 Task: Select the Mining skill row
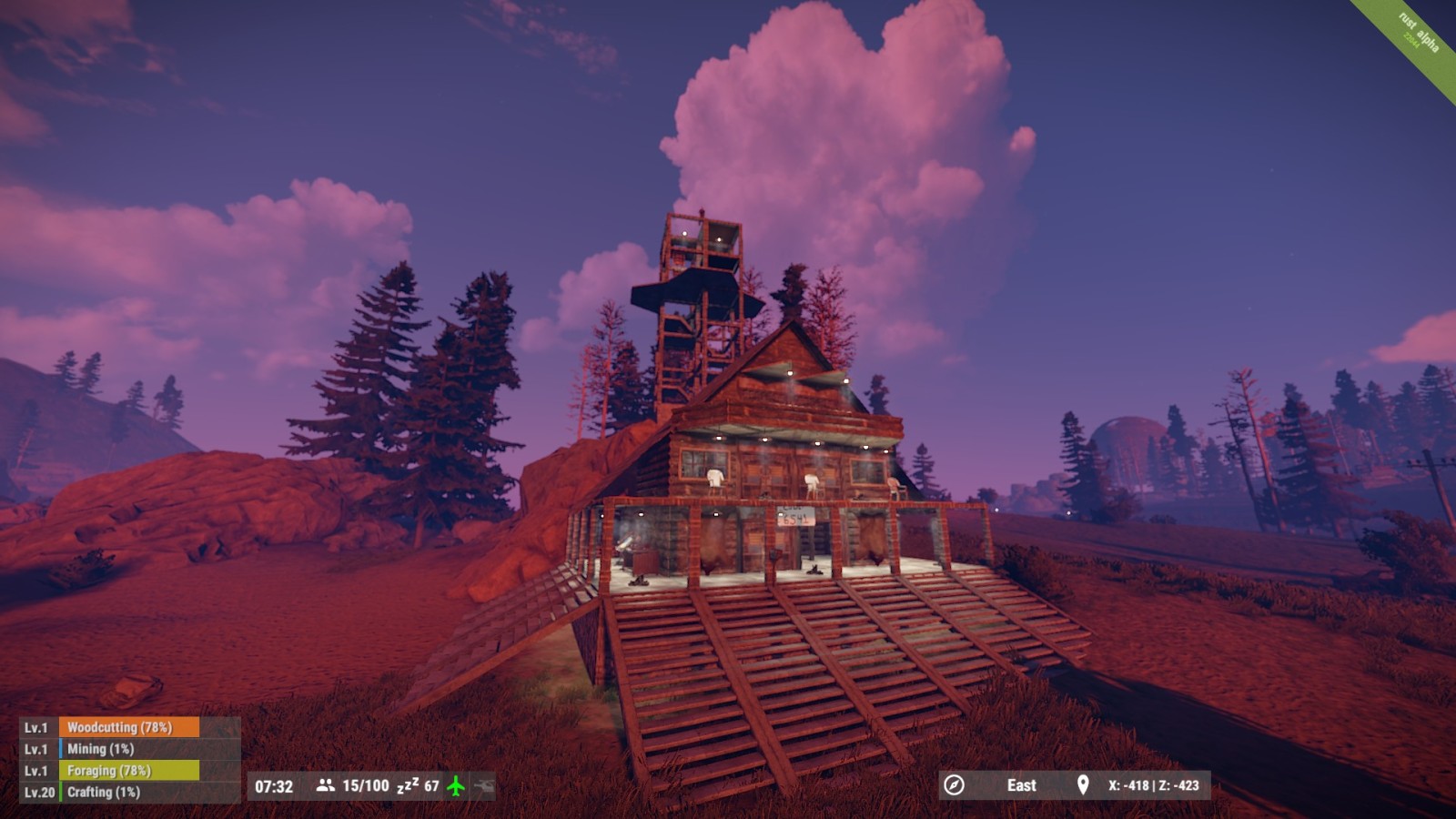[128, 749]
